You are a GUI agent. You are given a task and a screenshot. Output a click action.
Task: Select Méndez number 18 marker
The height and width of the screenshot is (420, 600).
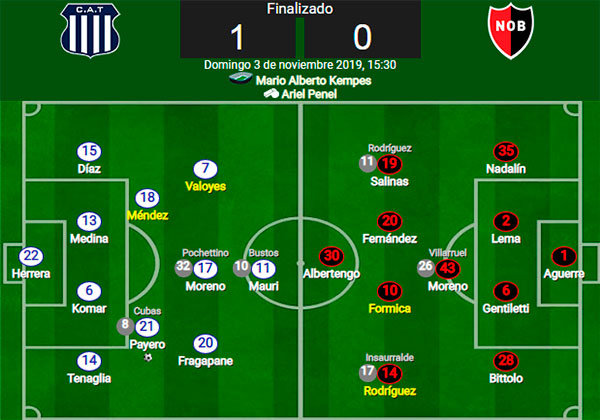pos(147,198)
